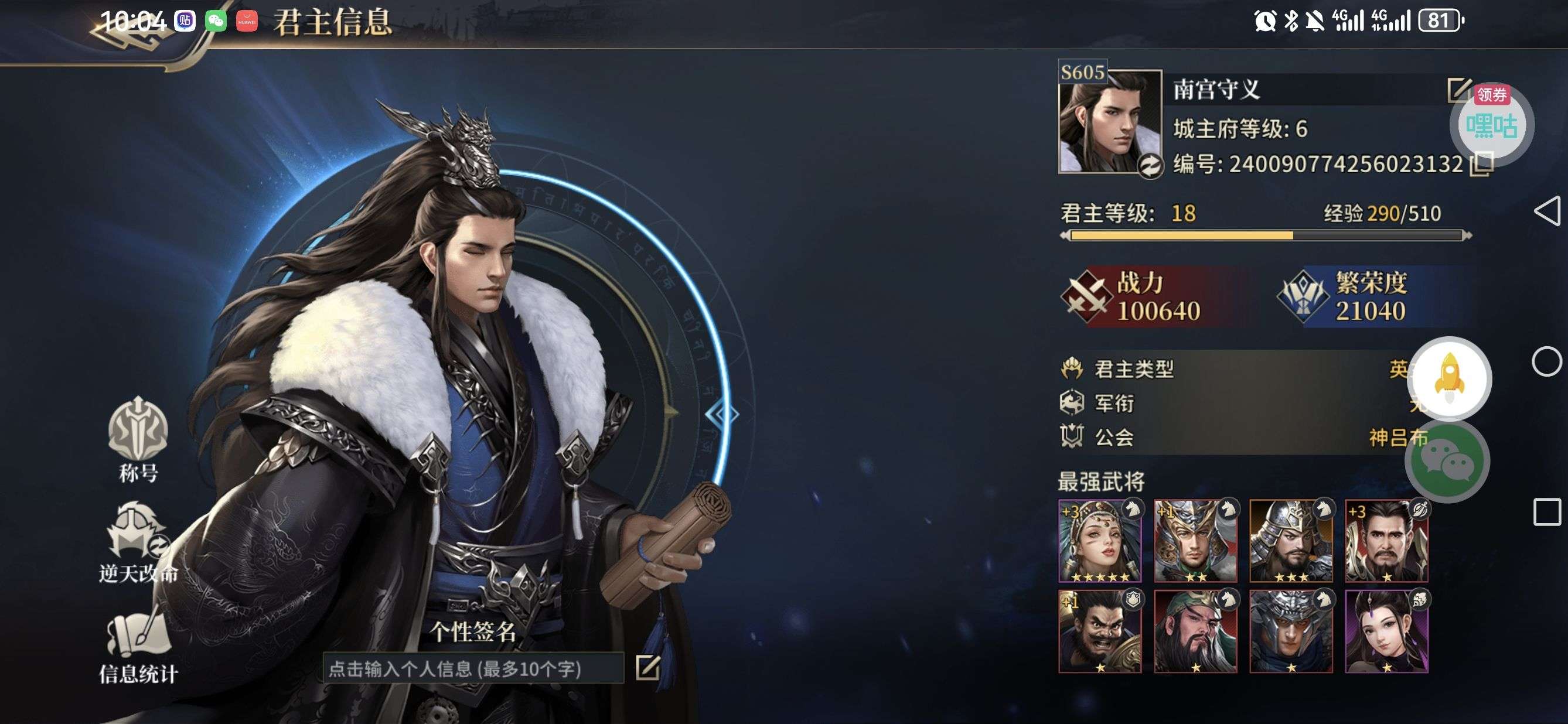Select the angry black-bearded general portrait

[x=1099, y=631]
